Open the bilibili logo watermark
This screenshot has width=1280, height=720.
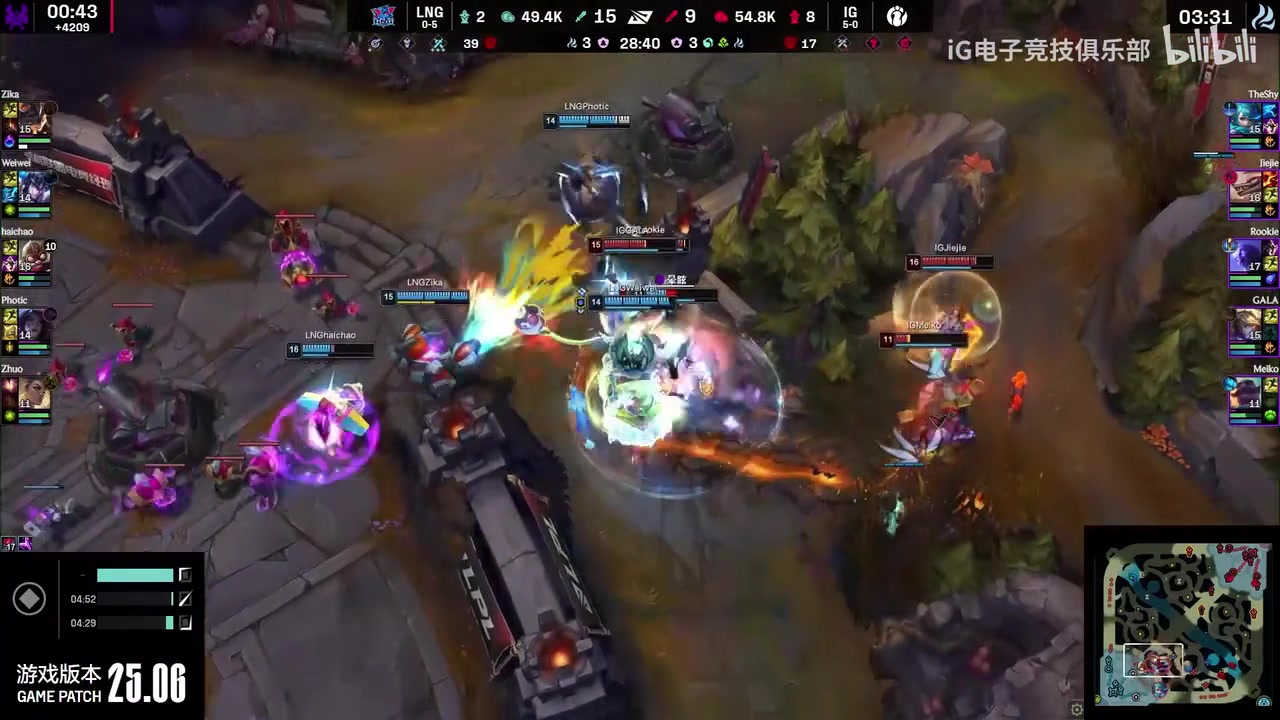coord(1208,48)
